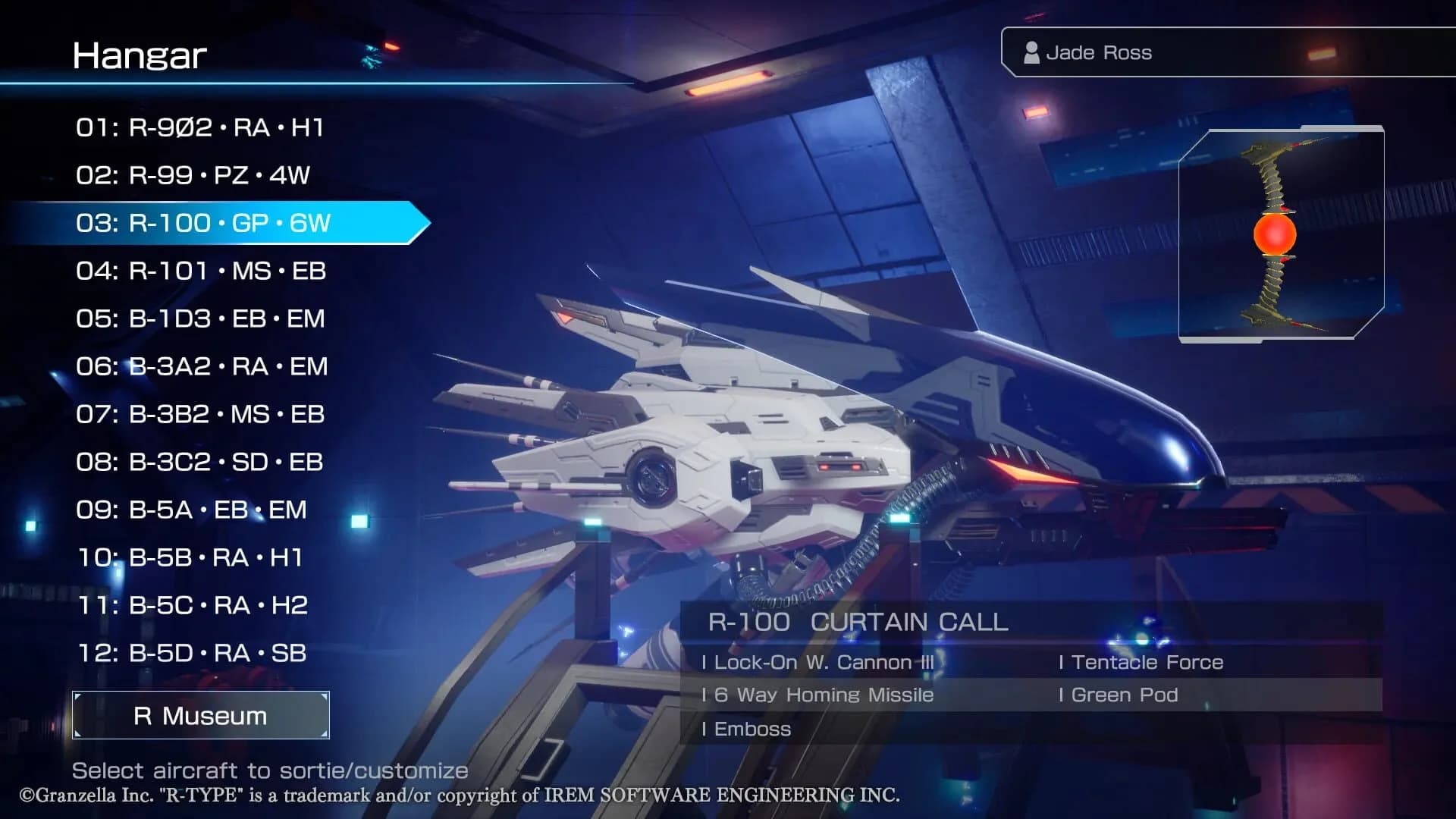Click the Jade Ross pilot profile icon
The width and height of the screenshot is (1456, 819).
[x=1031, y=52]
